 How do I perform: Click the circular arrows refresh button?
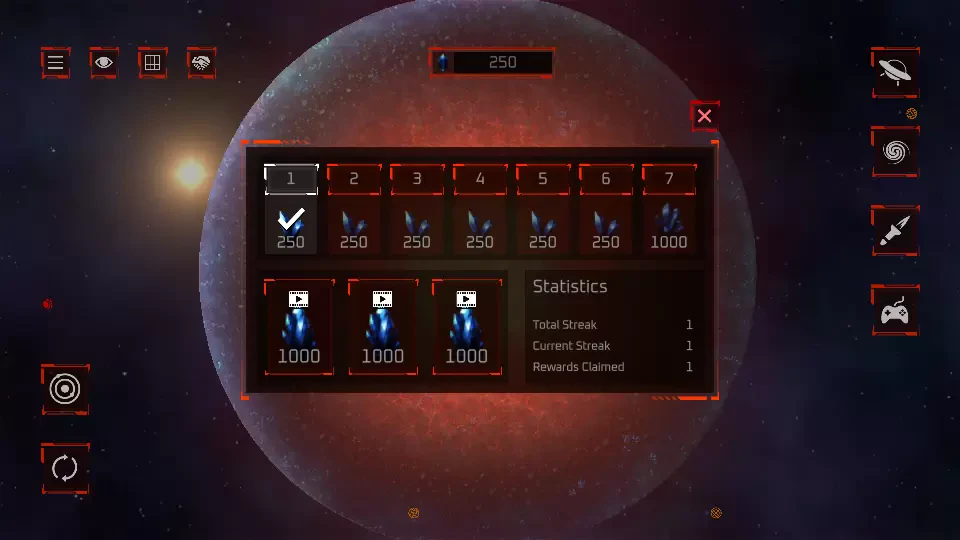pos(65,468)
